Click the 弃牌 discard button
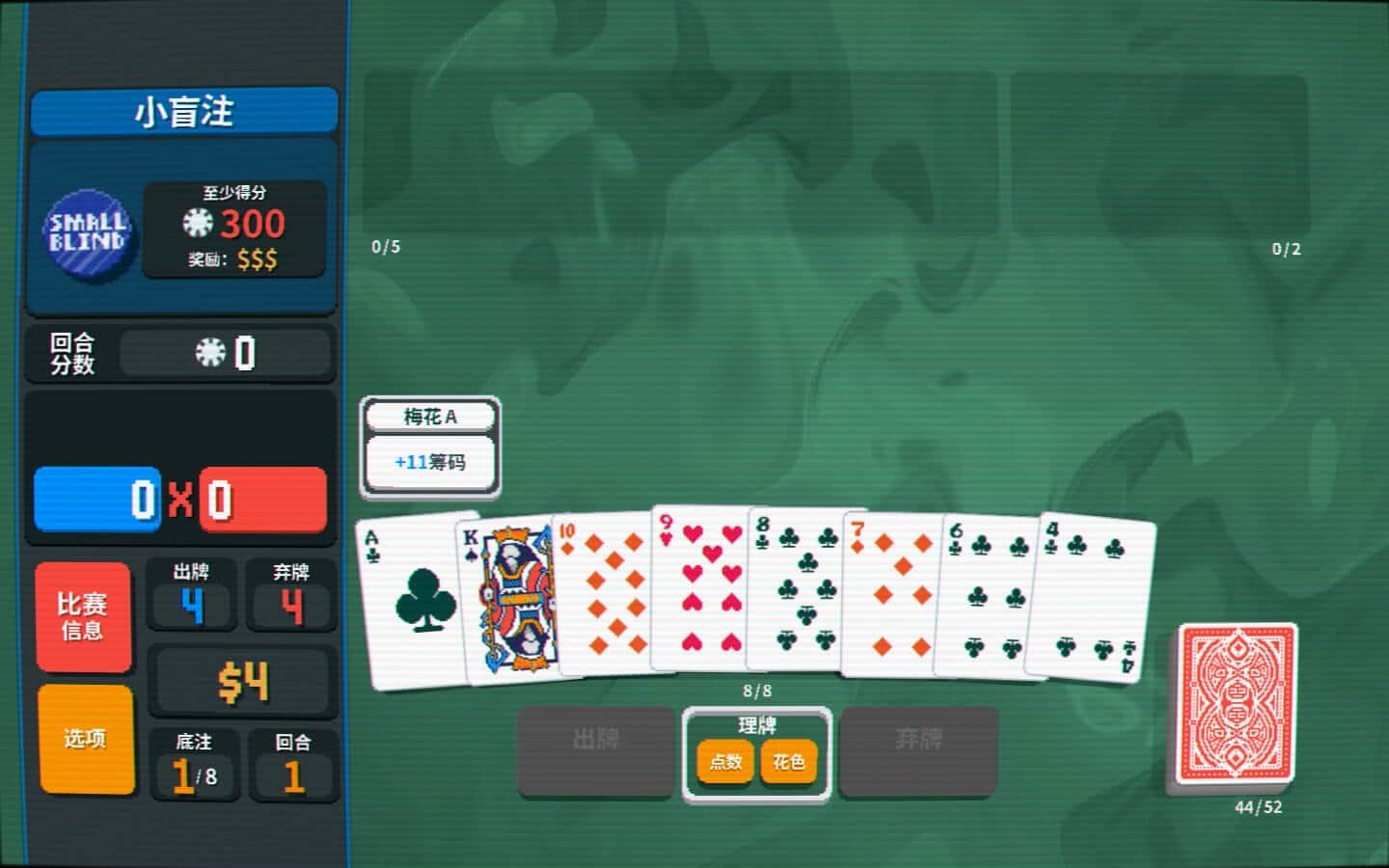The height and width of the screenshot is (868, 1389). click(917, 751)
